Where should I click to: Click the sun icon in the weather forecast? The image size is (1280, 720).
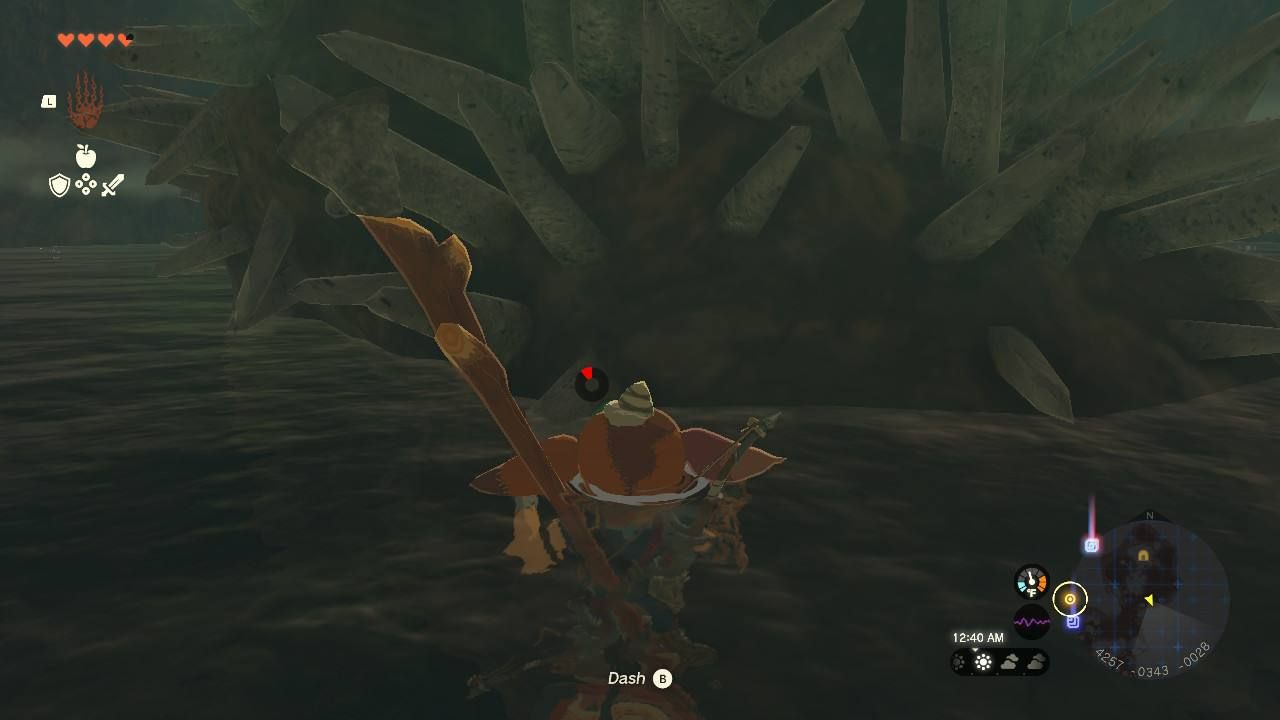pyautogui.click(x=983, y=661)
